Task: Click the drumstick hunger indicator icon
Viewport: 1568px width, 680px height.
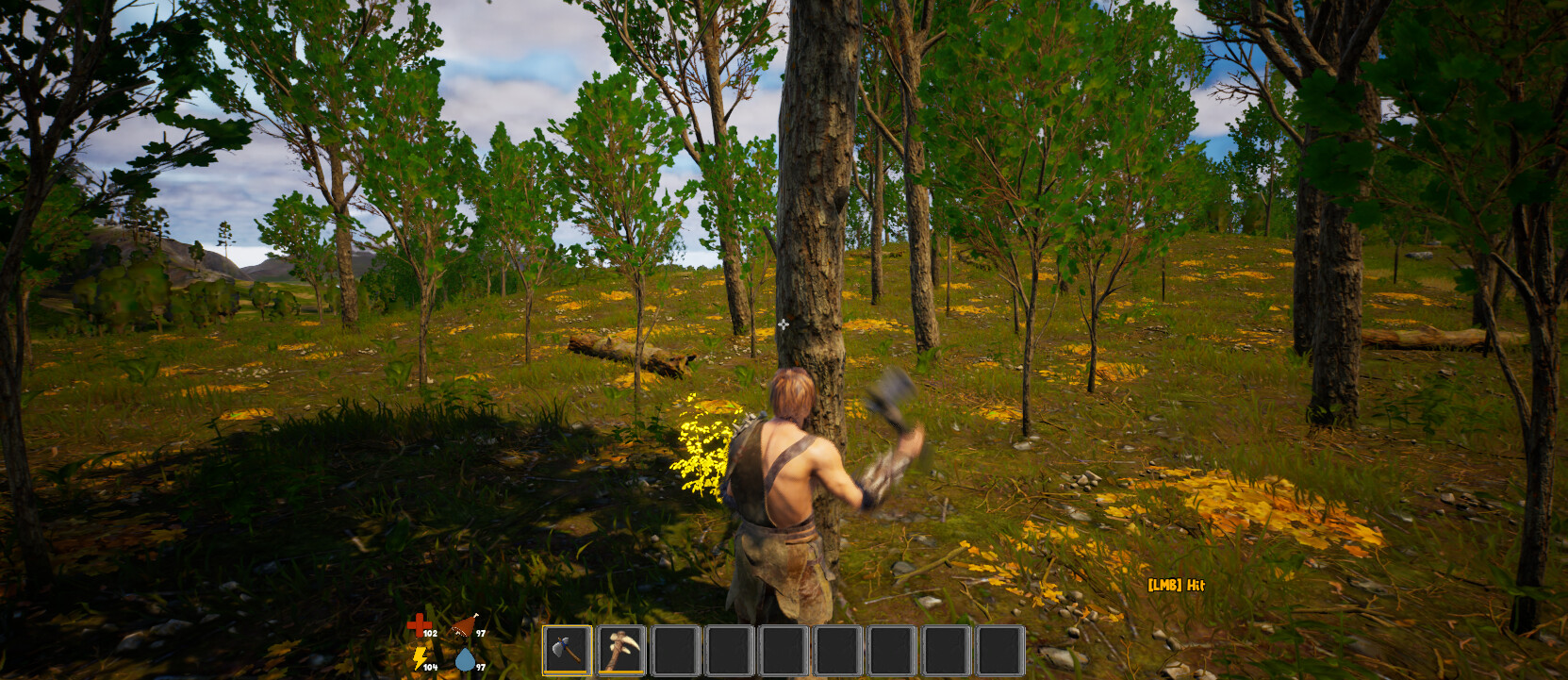Action: click(x=464, y=624)
